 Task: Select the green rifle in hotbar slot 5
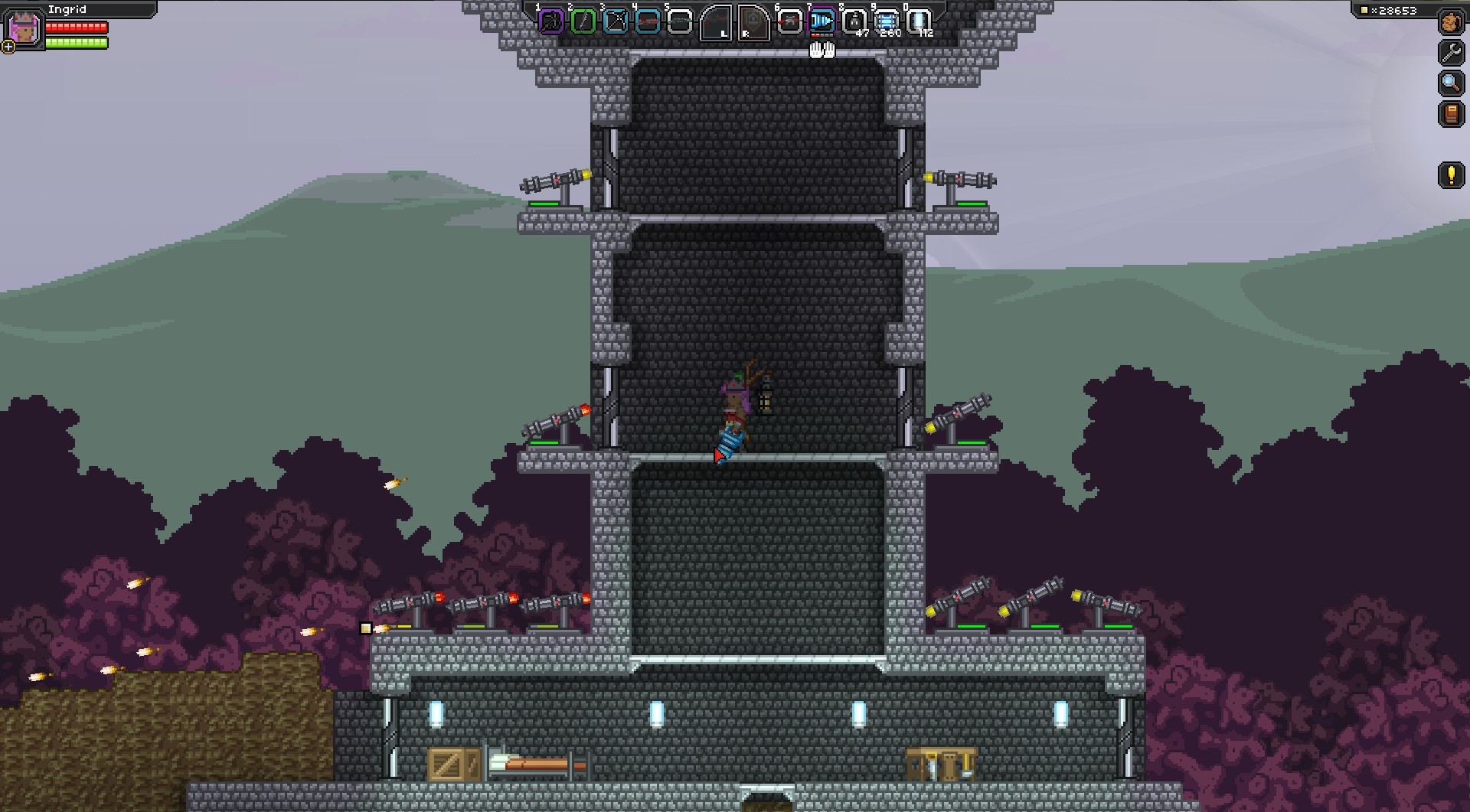(x=680, y=21)
